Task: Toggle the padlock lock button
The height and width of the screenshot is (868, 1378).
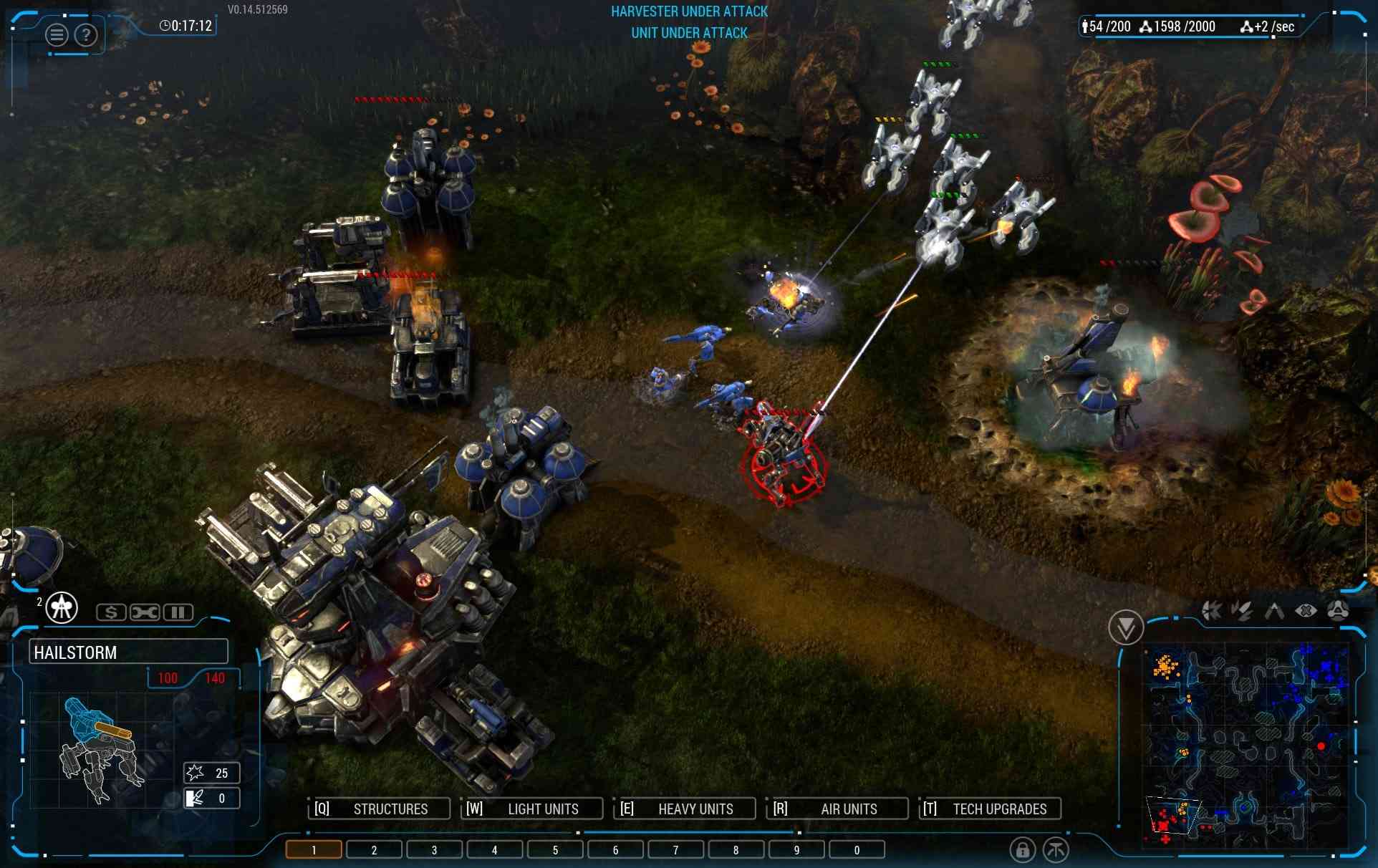Action: 1022,850
